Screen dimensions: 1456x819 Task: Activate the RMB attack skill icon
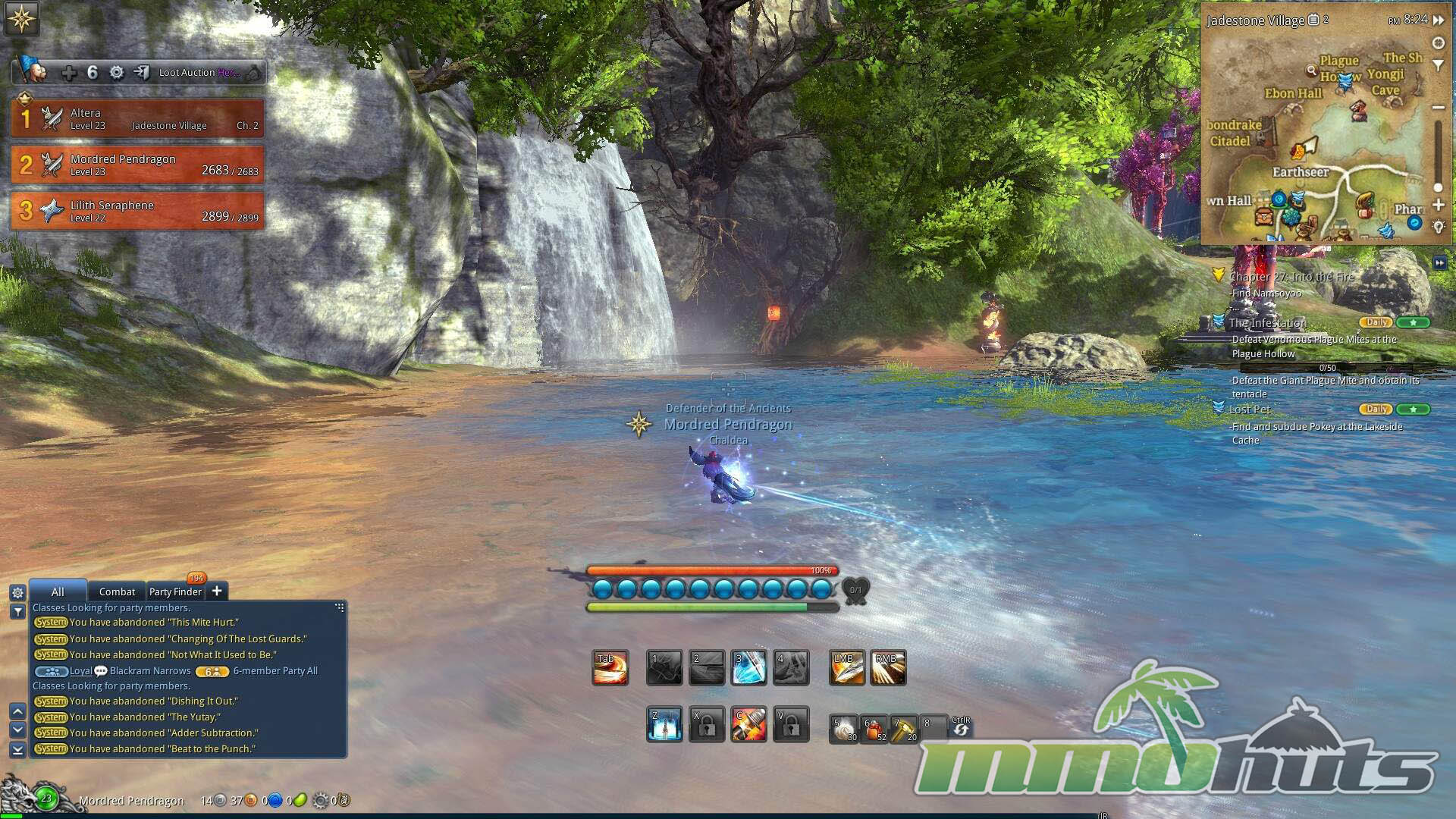click(888, 668)
